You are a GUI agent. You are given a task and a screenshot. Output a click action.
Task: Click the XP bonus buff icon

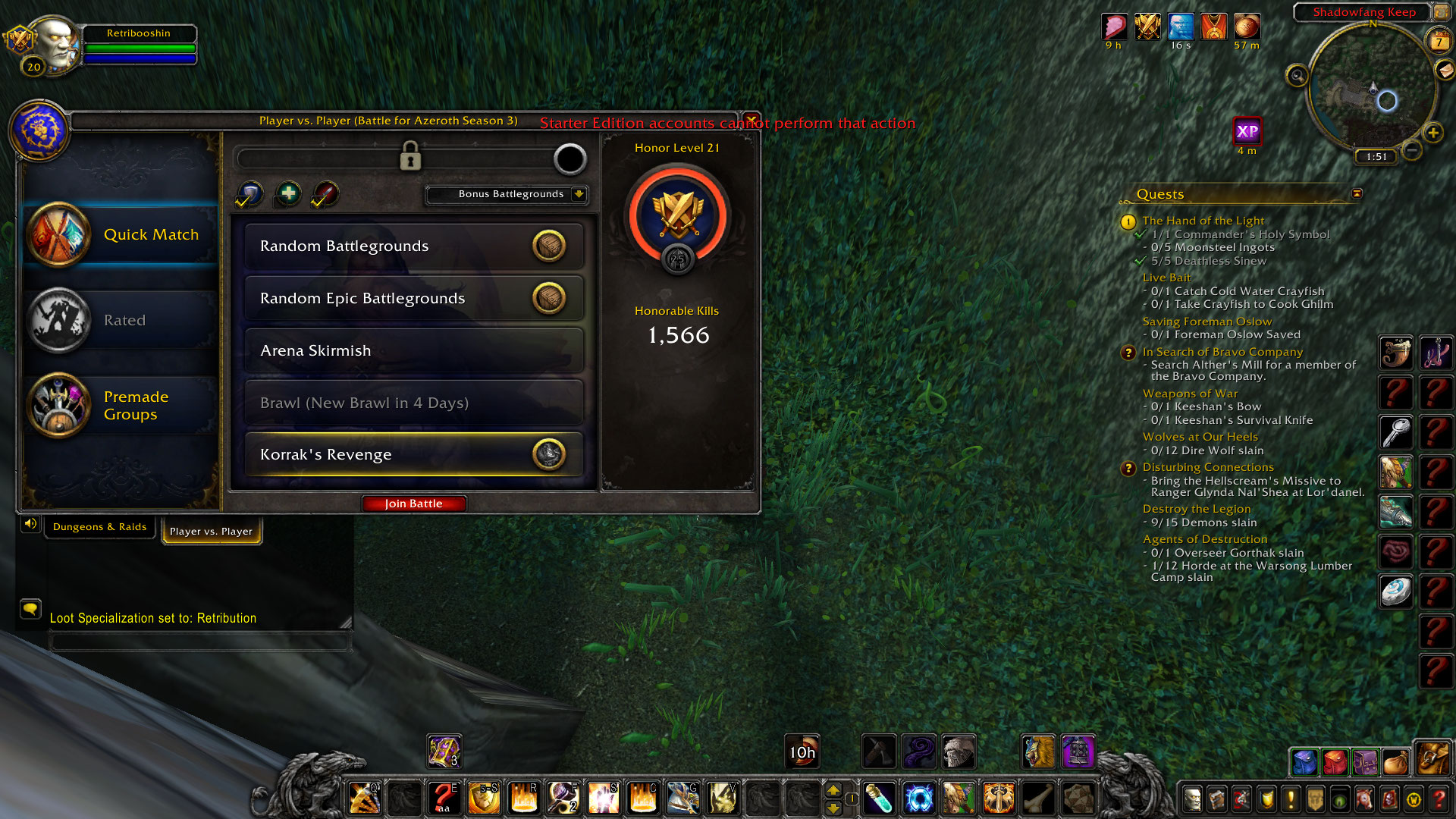(x=1247, y=132)
